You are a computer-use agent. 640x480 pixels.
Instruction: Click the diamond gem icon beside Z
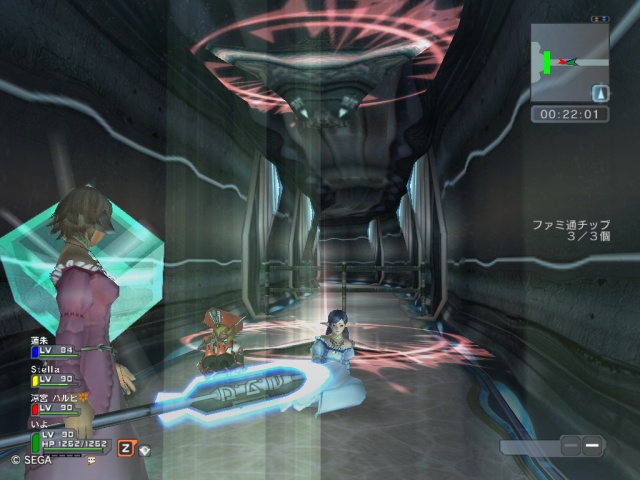point(145,449)
